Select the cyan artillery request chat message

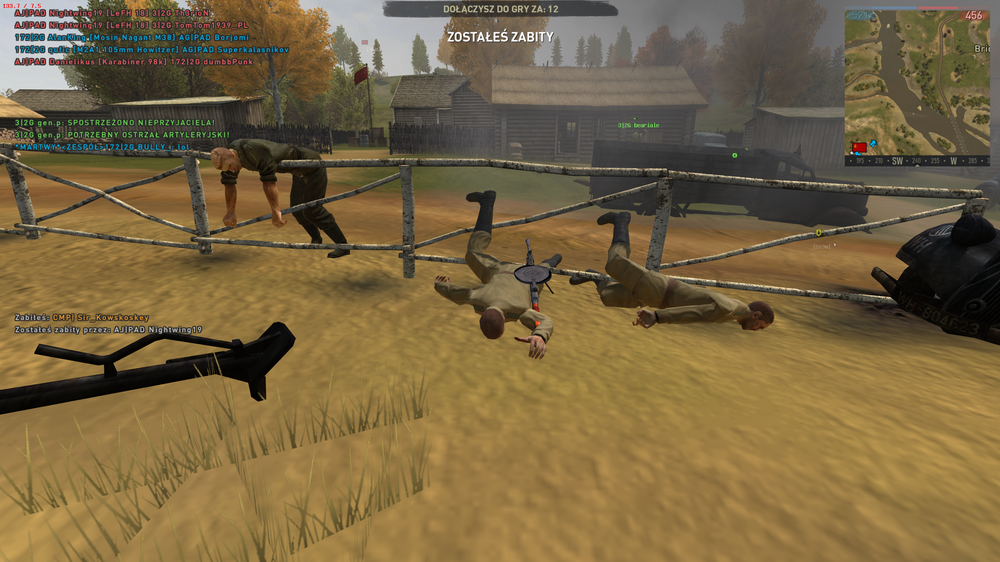pos(122,134)
